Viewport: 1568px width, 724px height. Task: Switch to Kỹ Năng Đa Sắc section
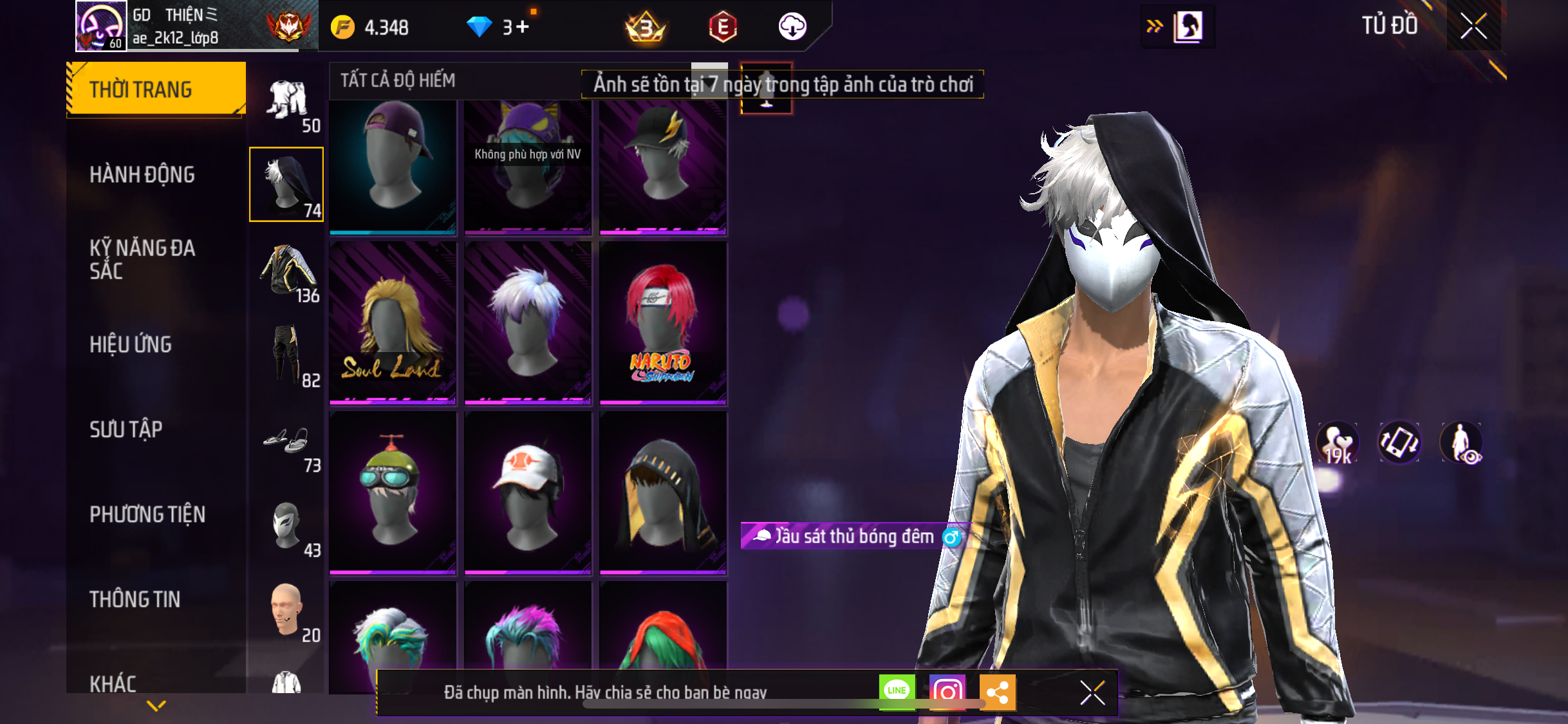[x=142, y=259]
